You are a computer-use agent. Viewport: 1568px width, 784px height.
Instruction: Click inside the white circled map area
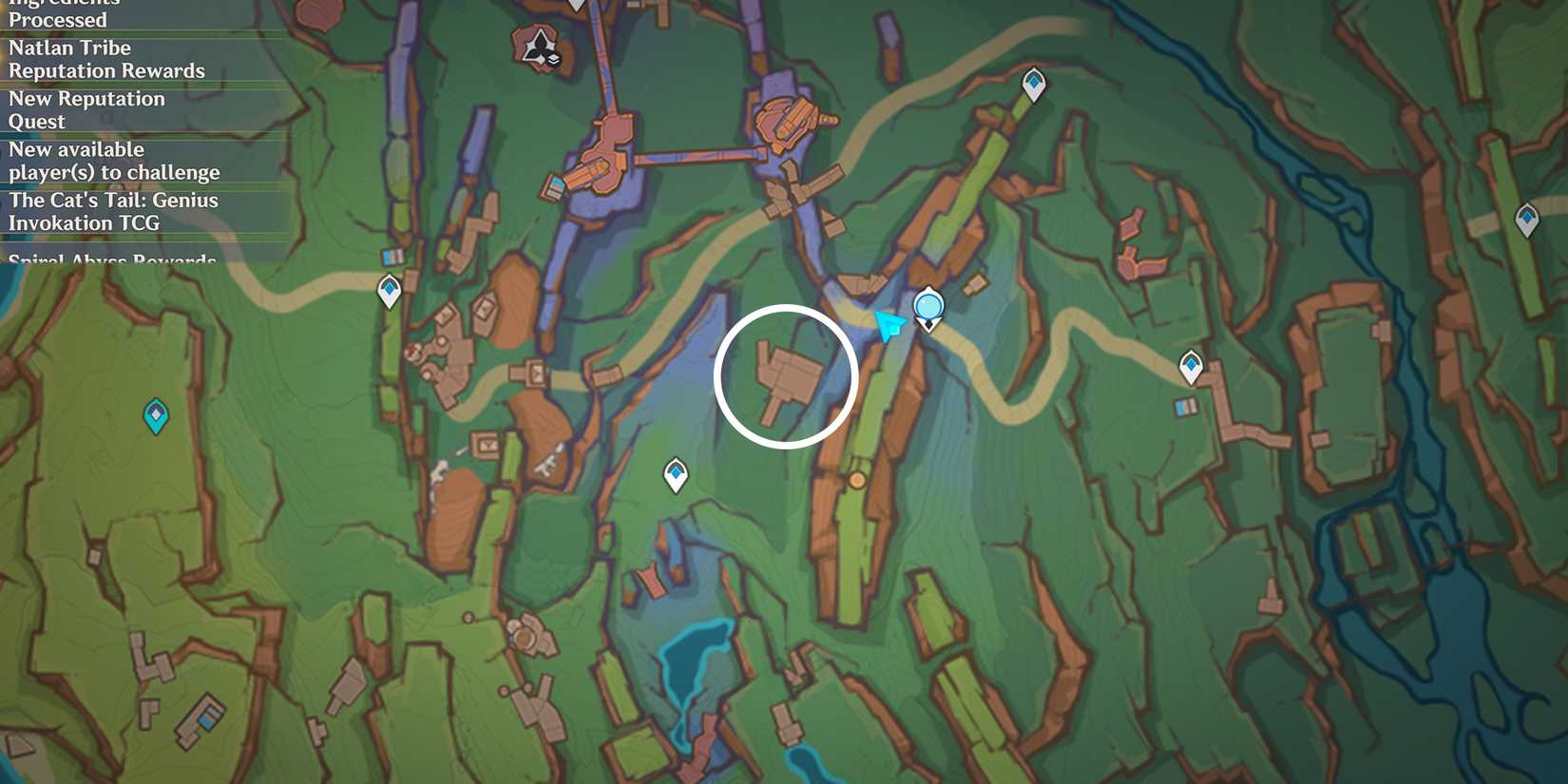coord(786,376)
